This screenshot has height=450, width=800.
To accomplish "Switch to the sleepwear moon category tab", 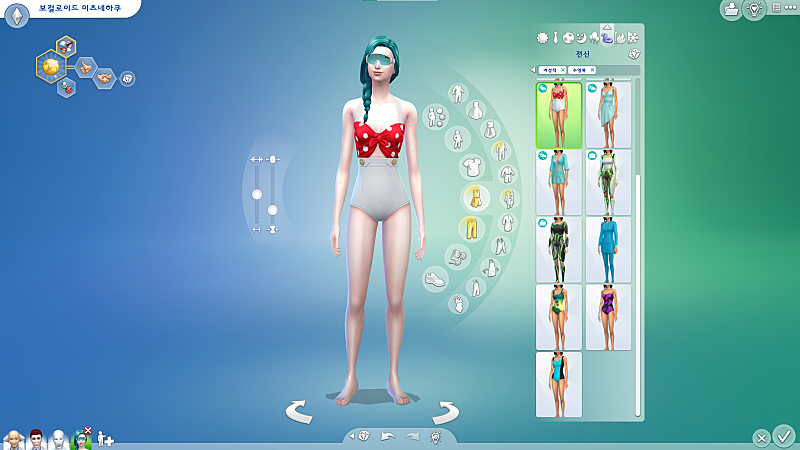I will click(581, 38).
